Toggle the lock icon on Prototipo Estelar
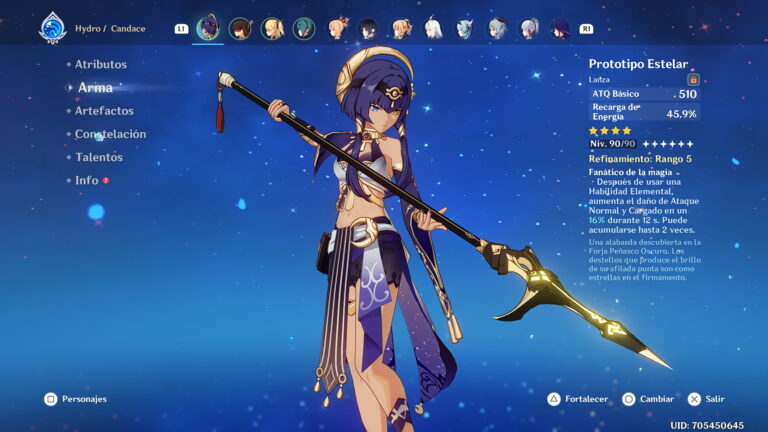The height and width of the screenshot is (432, 768). [693, 79]
